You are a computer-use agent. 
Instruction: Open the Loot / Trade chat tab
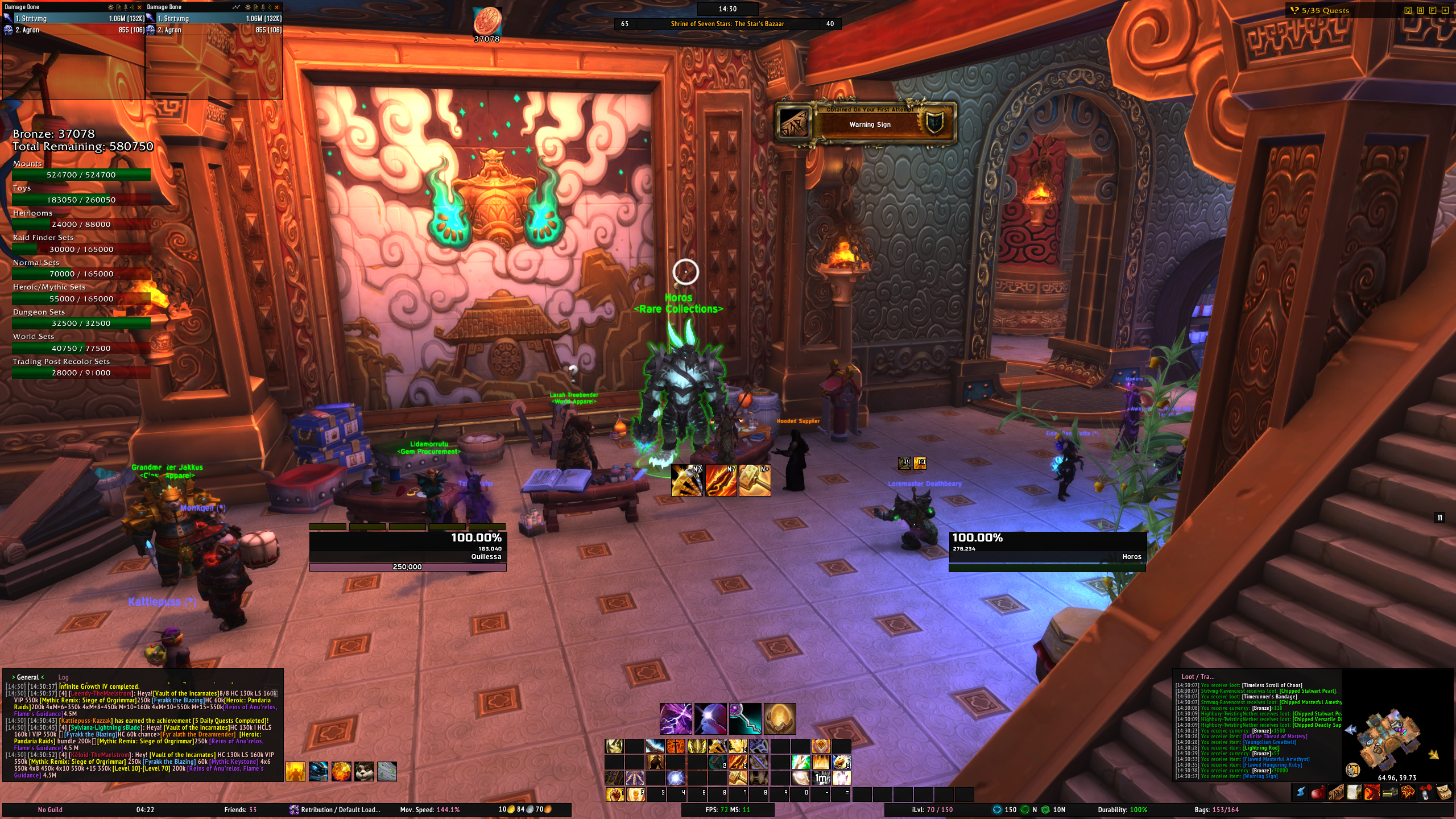1198,677
